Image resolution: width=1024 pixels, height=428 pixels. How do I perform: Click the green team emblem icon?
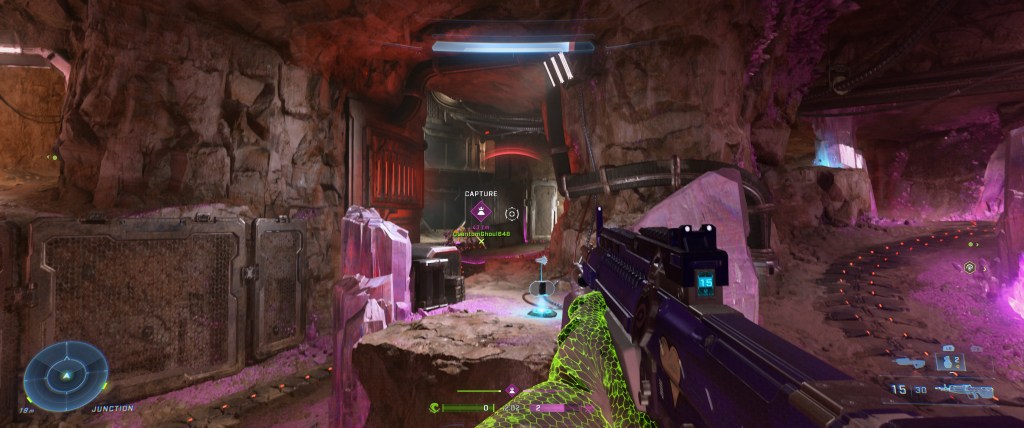pos(435,408)
